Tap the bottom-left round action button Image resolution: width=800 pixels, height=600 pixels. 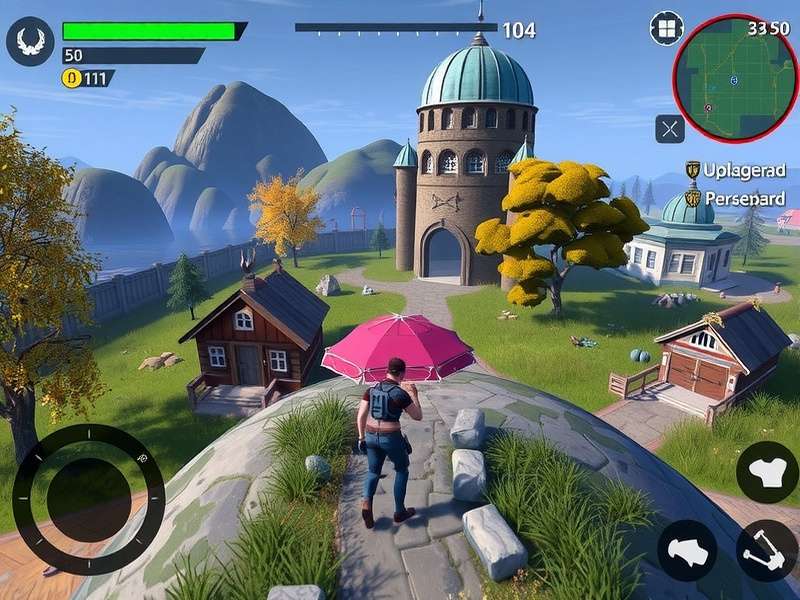coord(687,550)
